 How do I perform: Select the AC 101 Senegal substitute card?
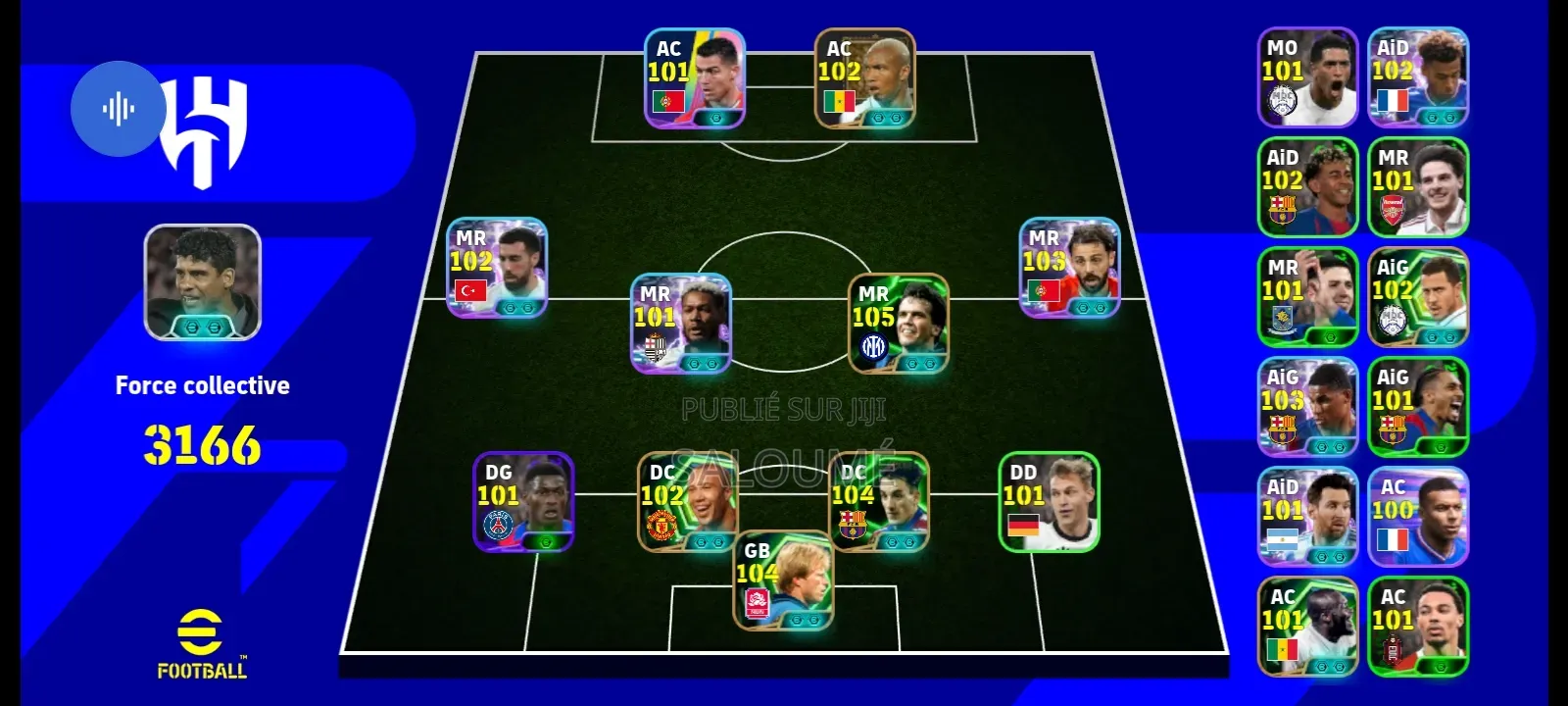pyautogui.click(x=1307, y=627)
